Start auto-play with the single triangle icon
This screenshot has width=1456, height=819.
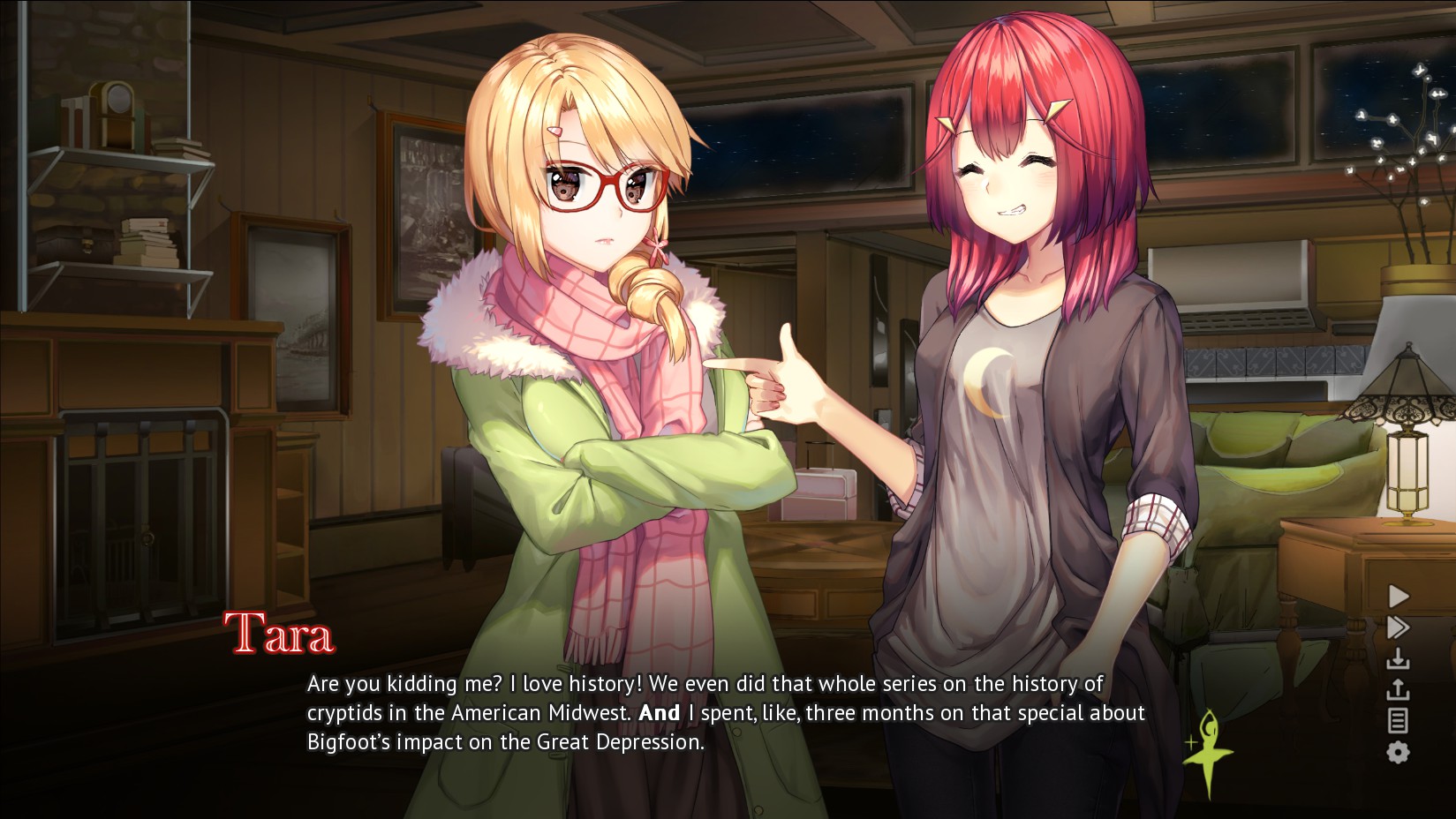pyautogui.click(x=1399, y=597)
